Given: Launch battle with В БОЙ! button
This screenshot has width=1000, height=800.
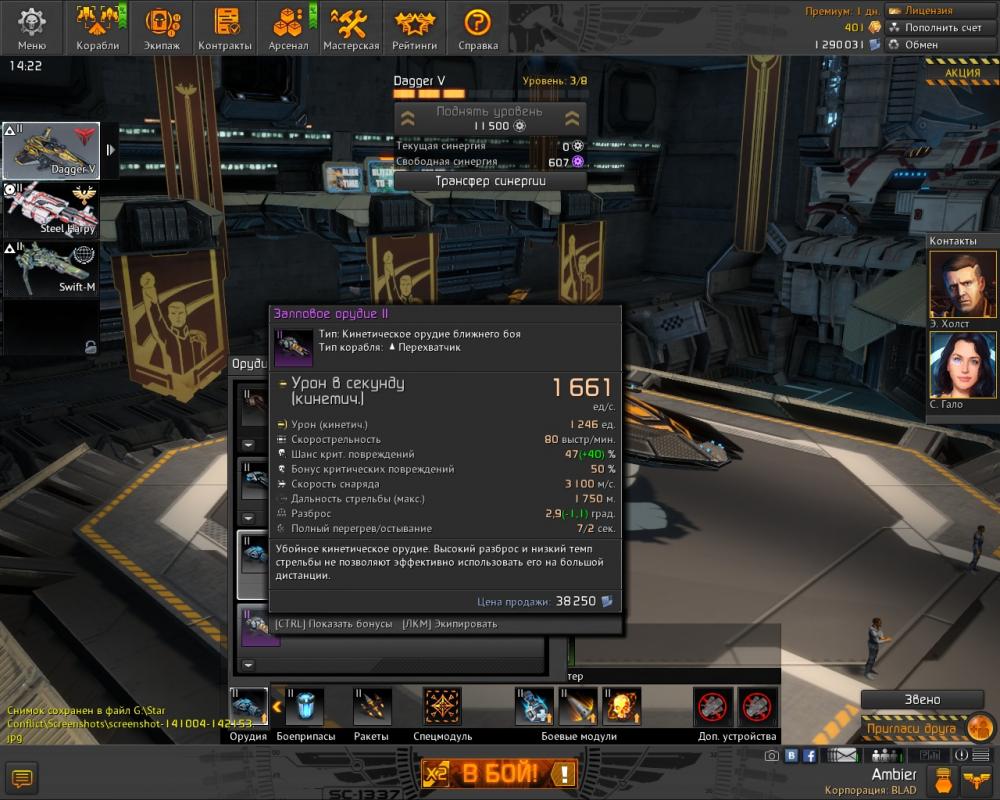Looking at the screenshot, I should coord(499,773).
